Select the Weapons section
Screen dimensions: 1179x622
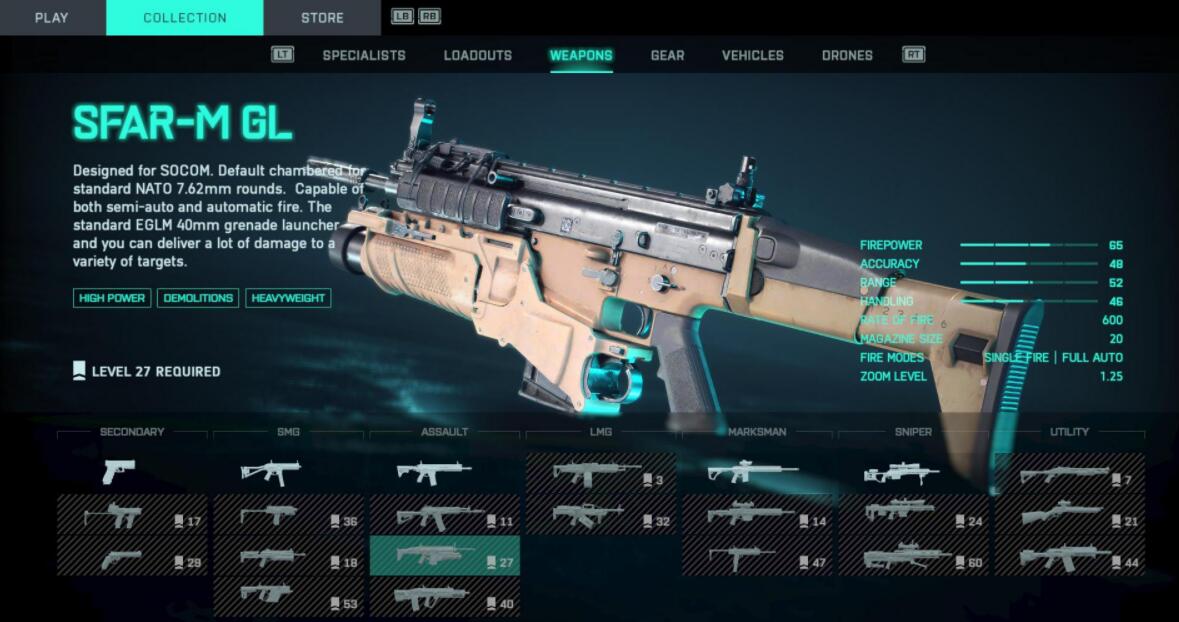pyautogui.click(x=581, y=55)
